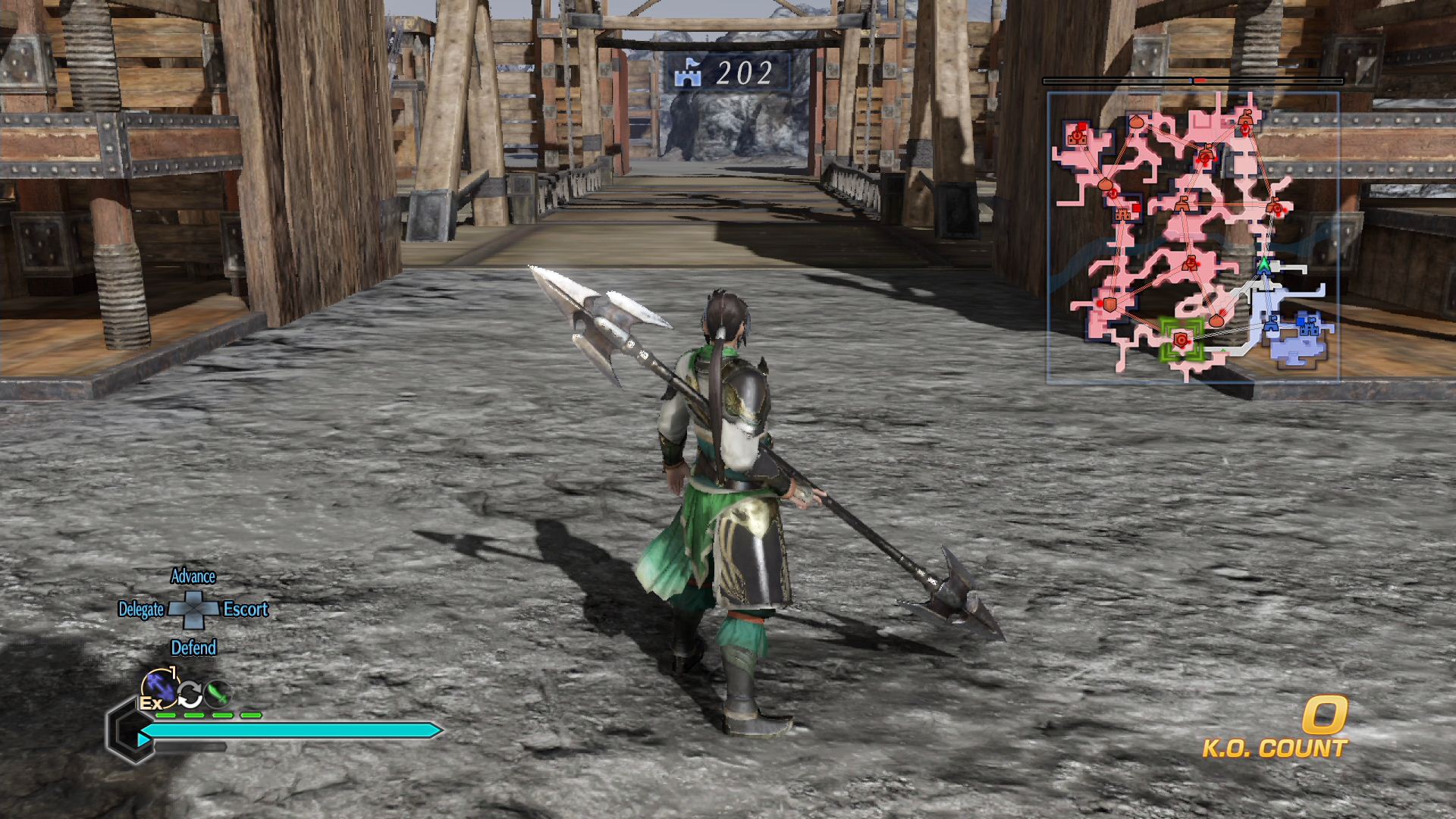Click the green player arrow on minimap
1456x819 pixels.
pyautogui.click(x=1263, y=265)
